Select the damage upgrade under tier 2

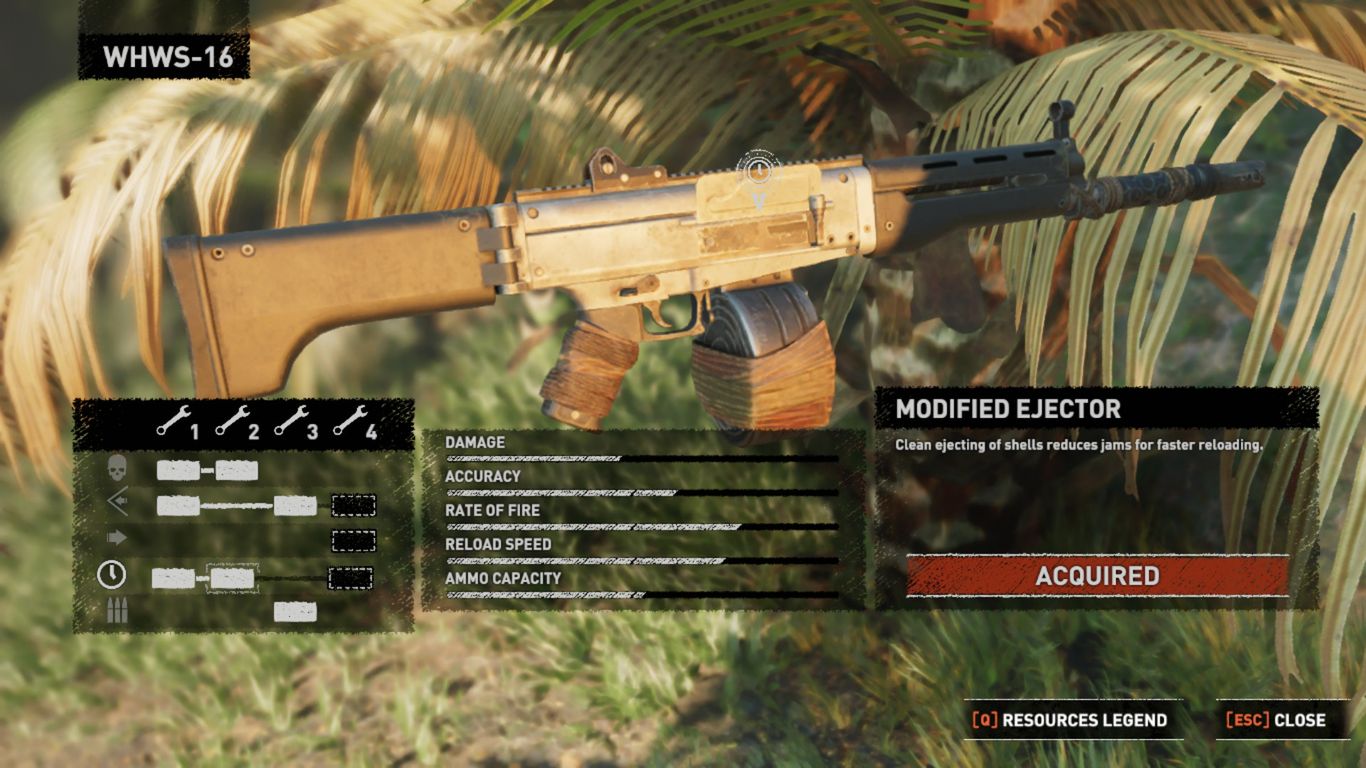coord(237,471)
